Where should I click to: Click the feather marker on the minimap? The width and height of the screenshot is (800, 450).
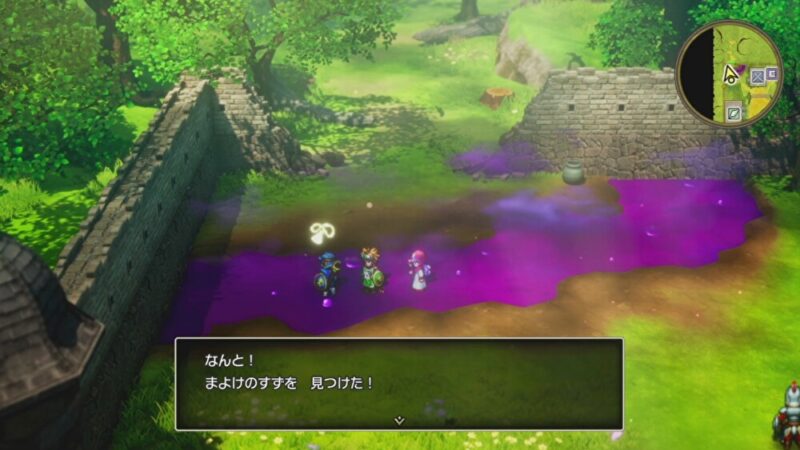point(735,111)
